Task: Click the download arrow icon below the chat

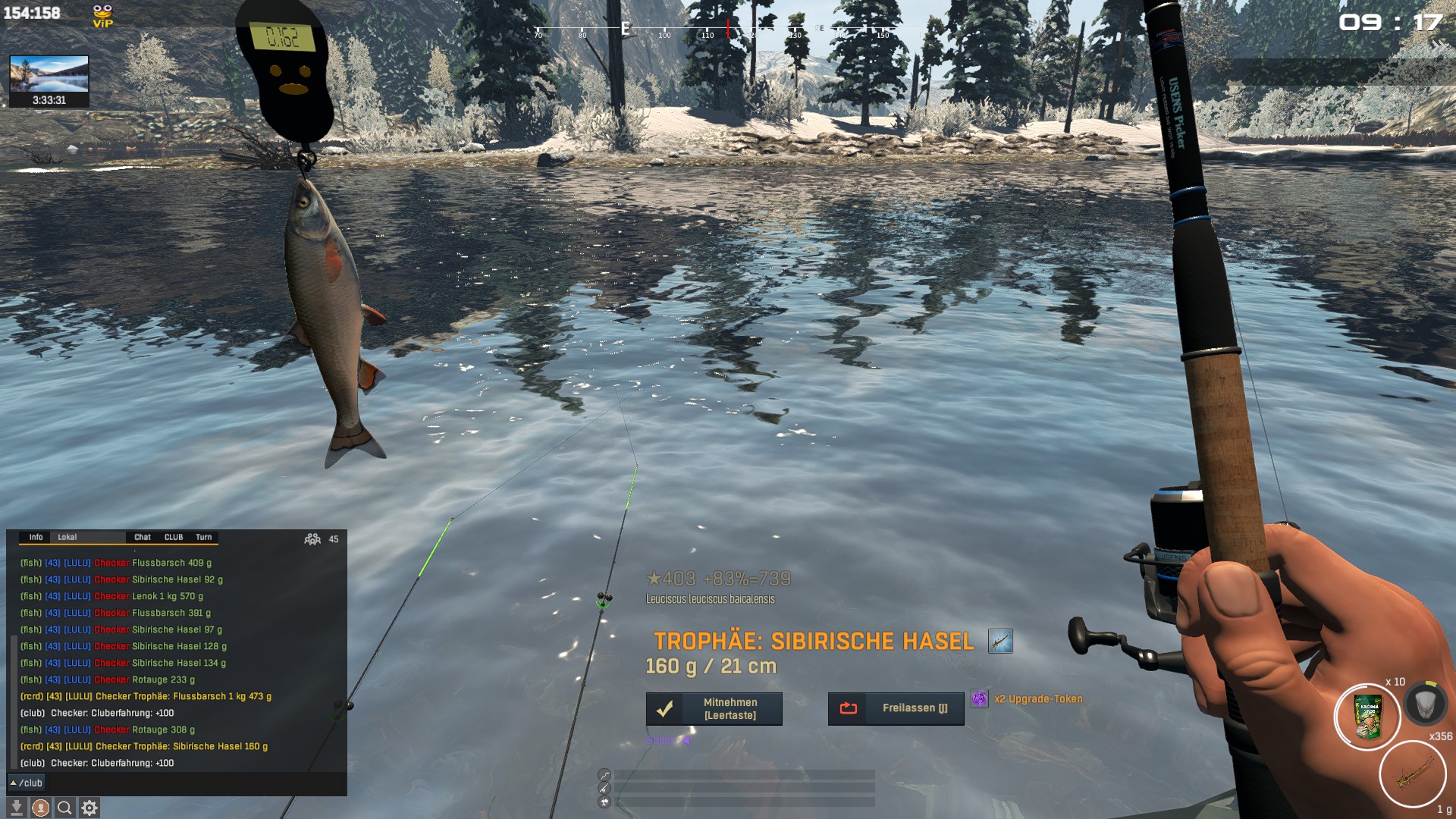Action: click(x=17, y=808)
